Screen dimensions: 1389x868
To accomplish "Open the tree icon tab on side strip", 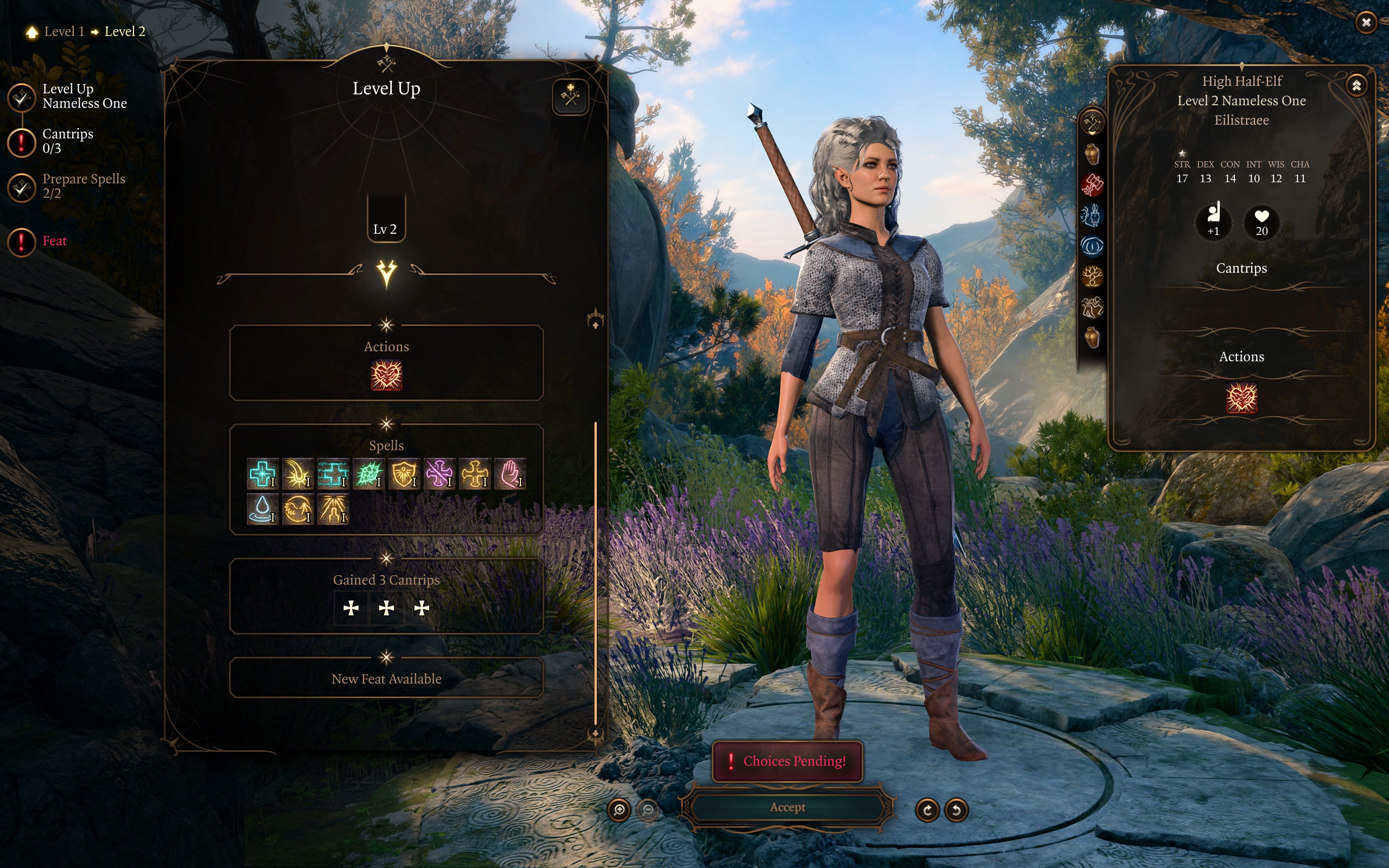I will [x=1092, y=277].
